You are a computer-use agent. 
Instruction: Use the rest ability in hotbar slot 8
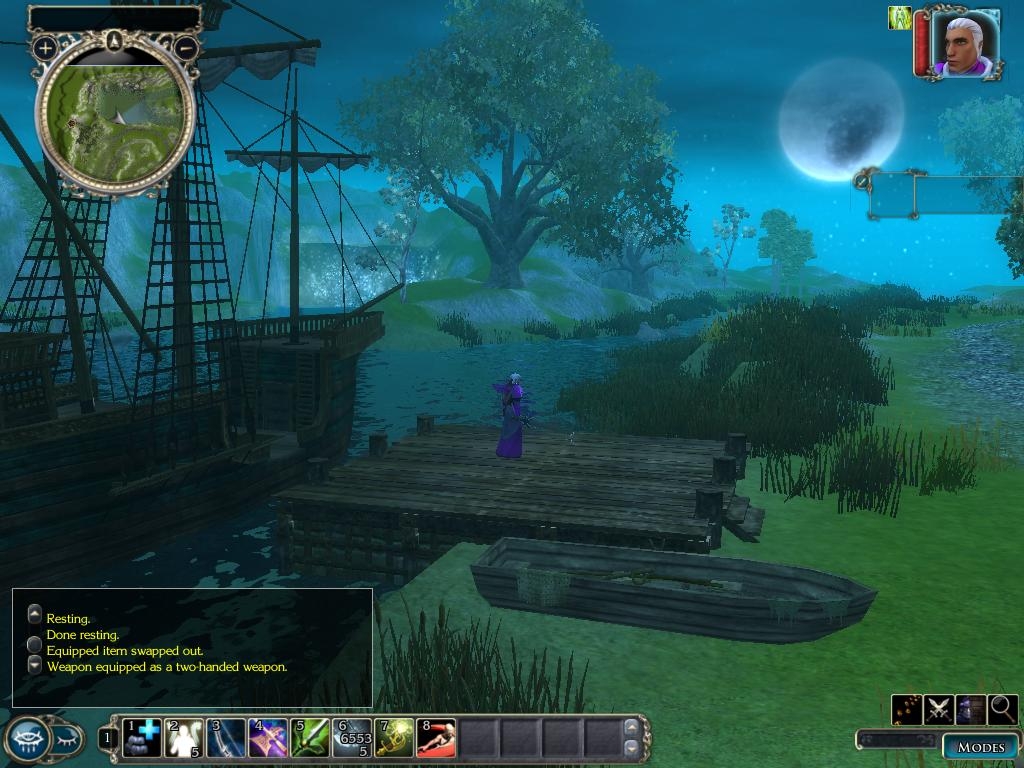coord(437,738)
